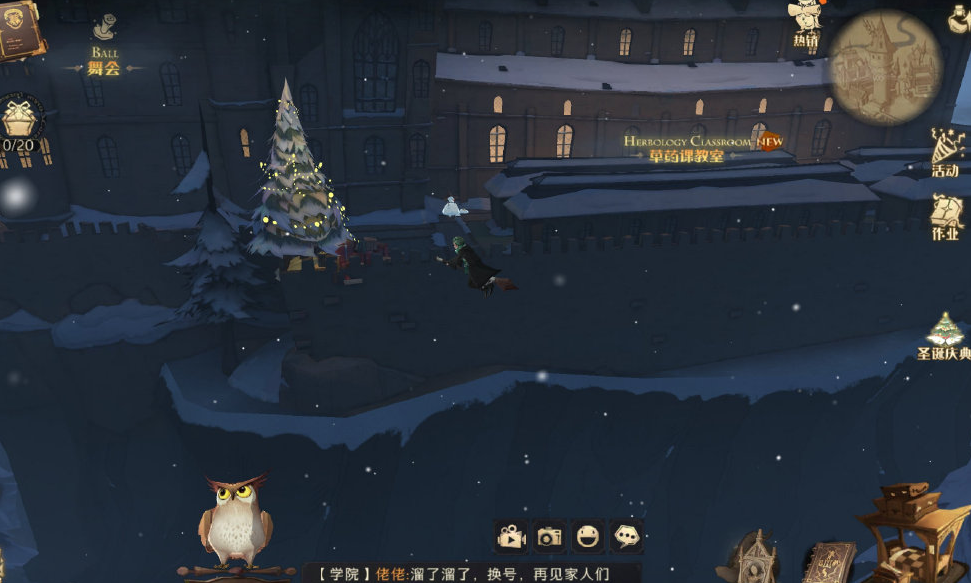This screenshot has height=583, width=971.
Task: Take a screenshot with the camera button
Action: pyautogui.click(x=549, y=537)
